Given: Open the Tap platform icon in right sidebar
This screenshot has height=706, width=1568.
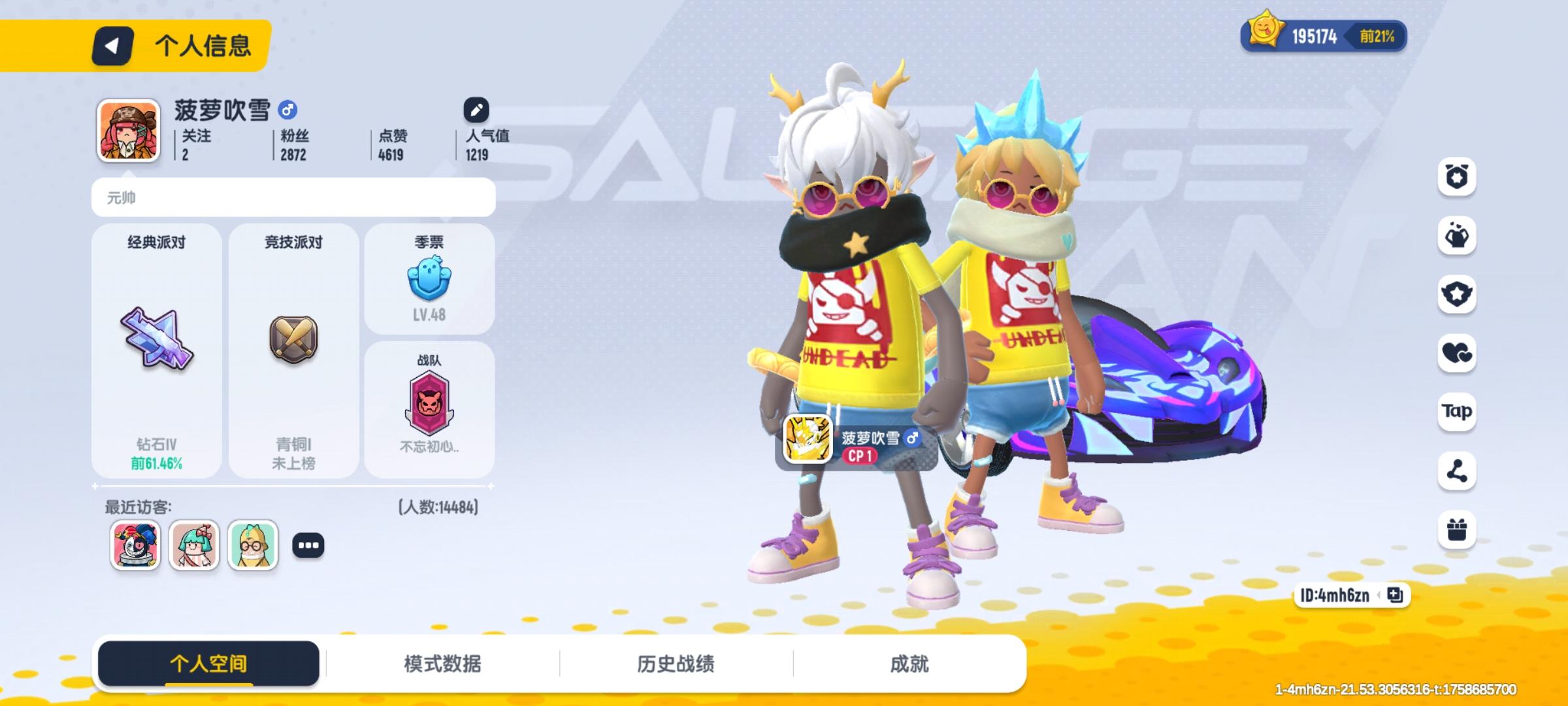Looking at the screenshot, I should coord(1456,412).
